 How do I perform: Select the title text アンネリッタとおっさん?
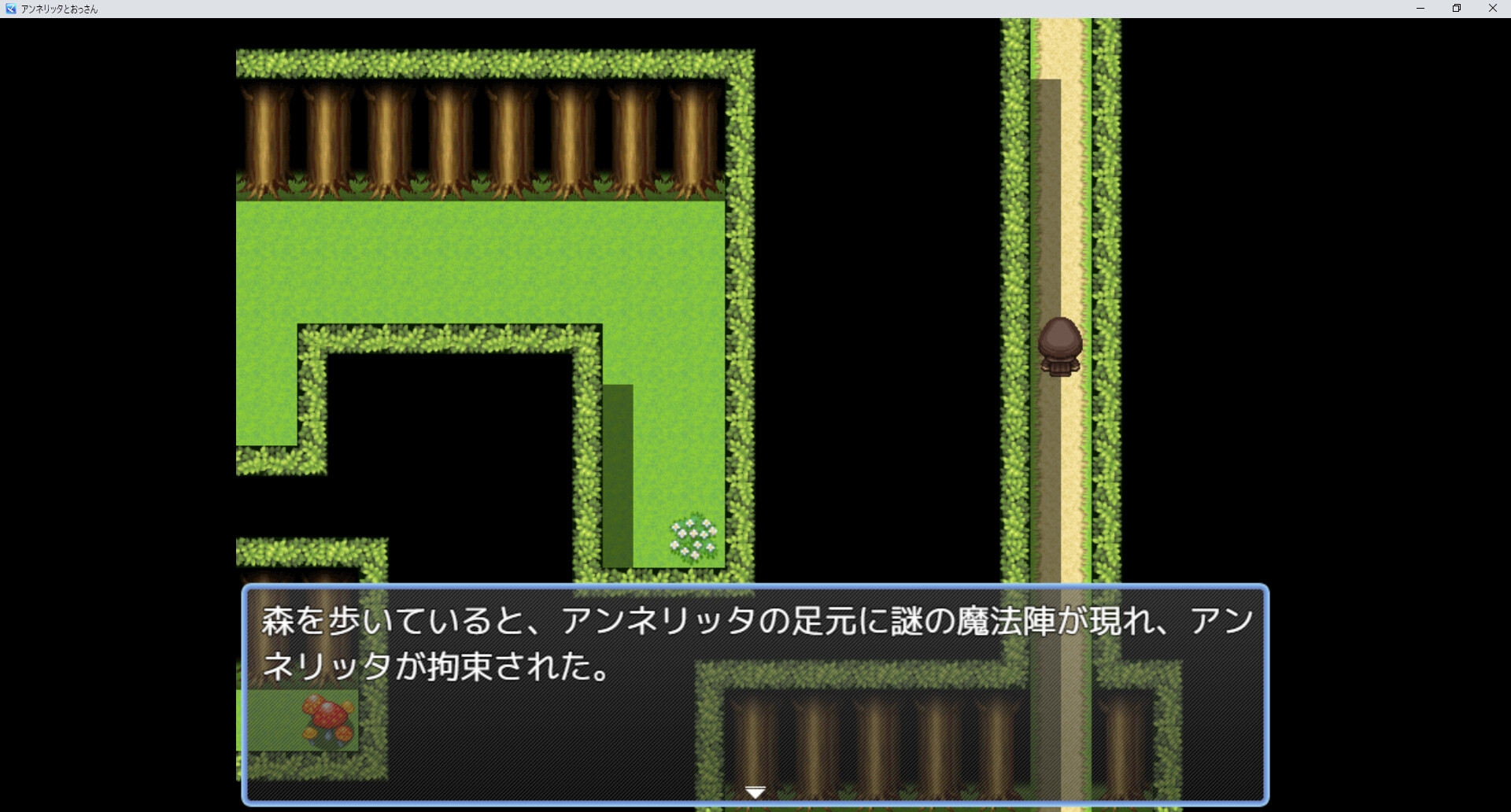tap(59, 9)
